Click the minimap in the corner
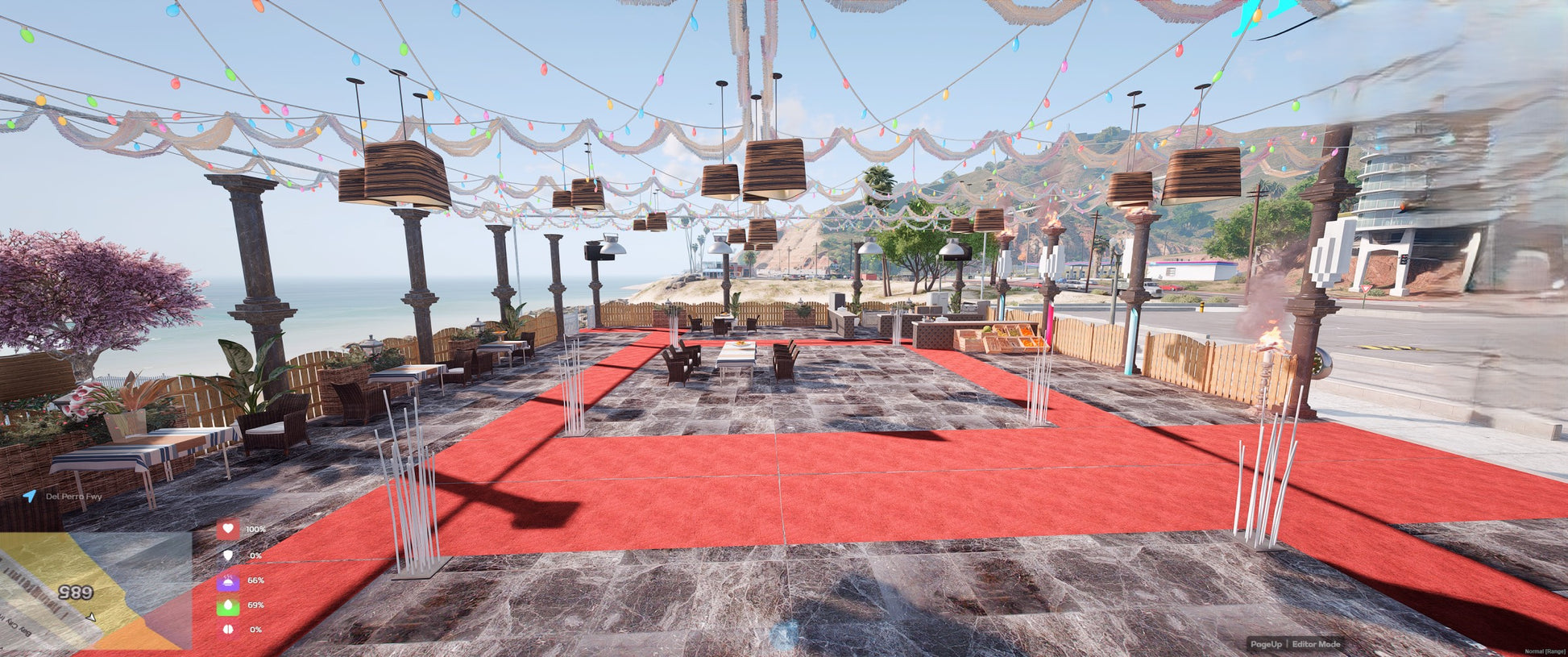The height and width of the screenshot is (657, 1568). coord(95,590)
